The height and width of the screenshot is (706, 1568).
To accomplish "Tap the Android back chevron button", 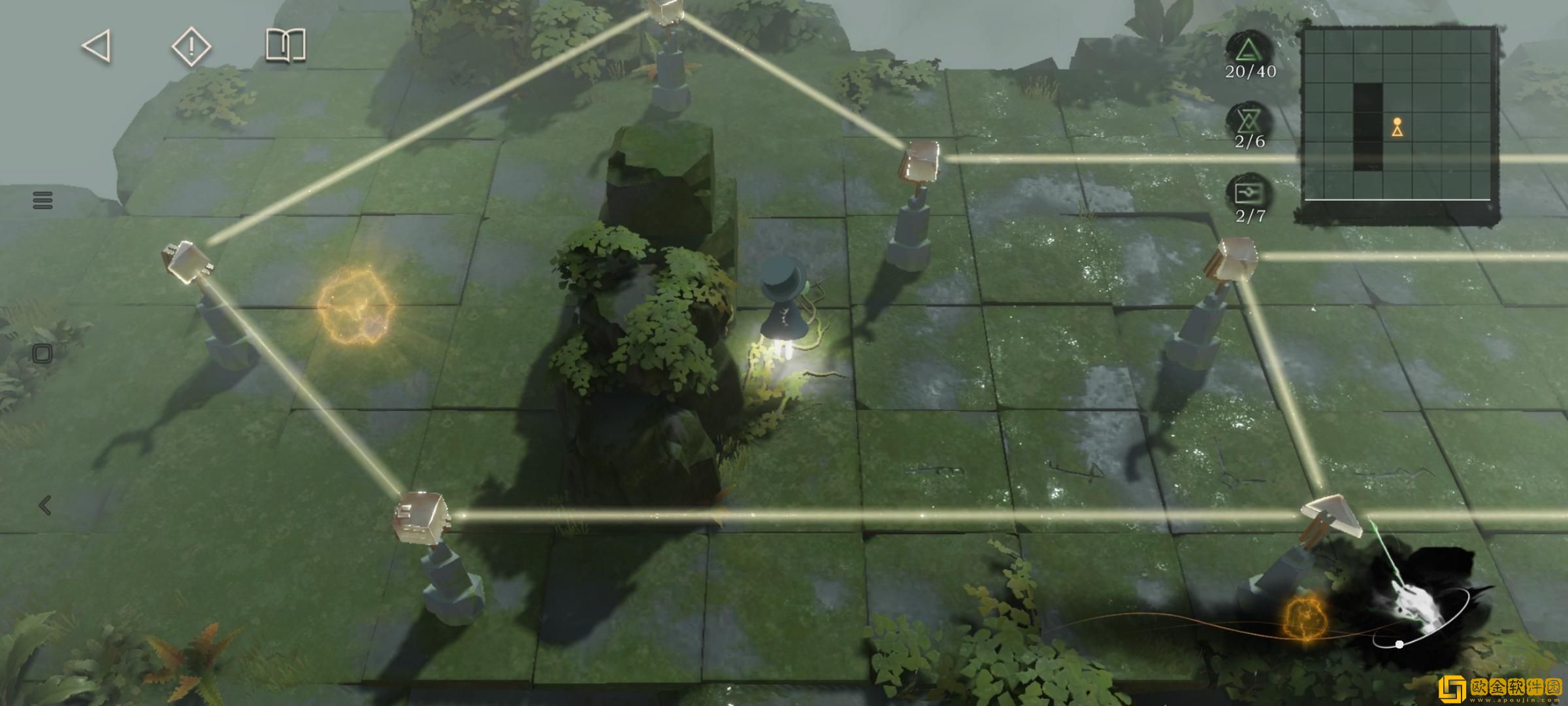I will coord(44,505).
